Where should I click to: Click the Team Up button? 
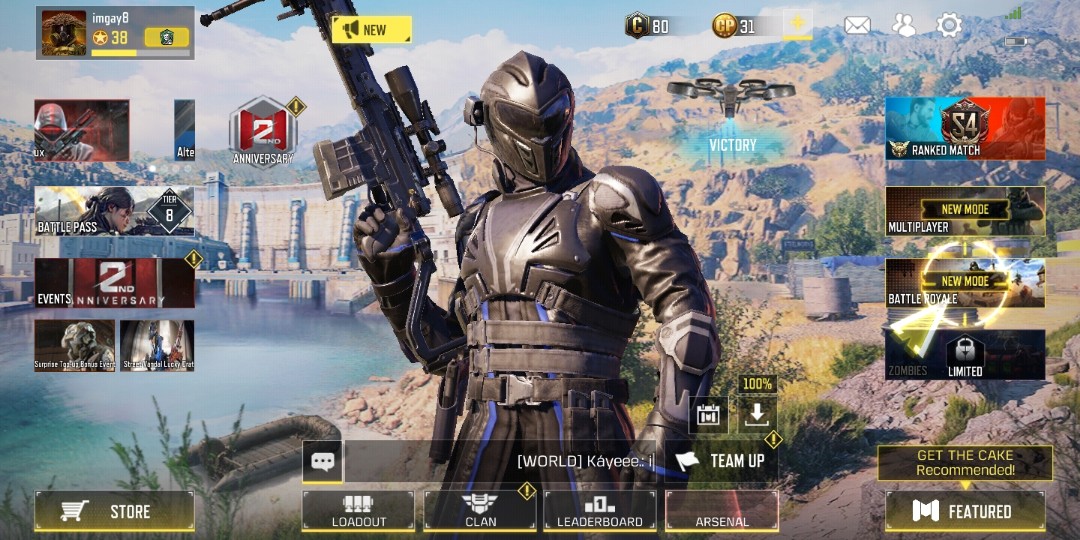point(722,461)
